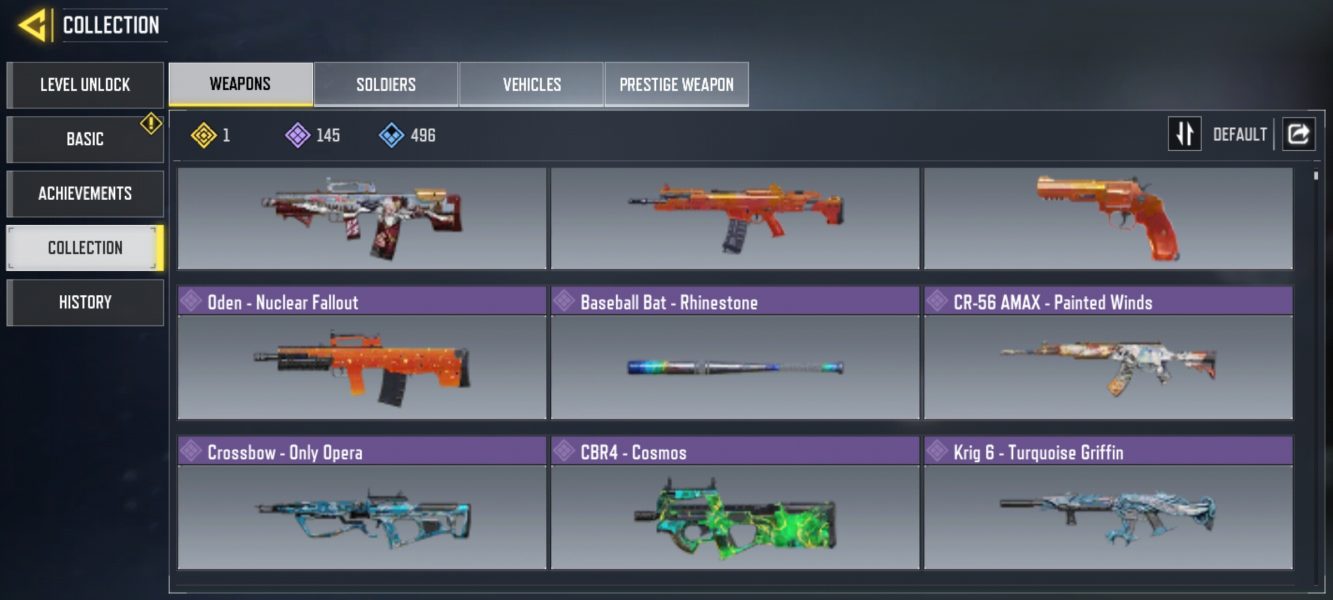Select the Collection side menu entry

tap(85, 247)
